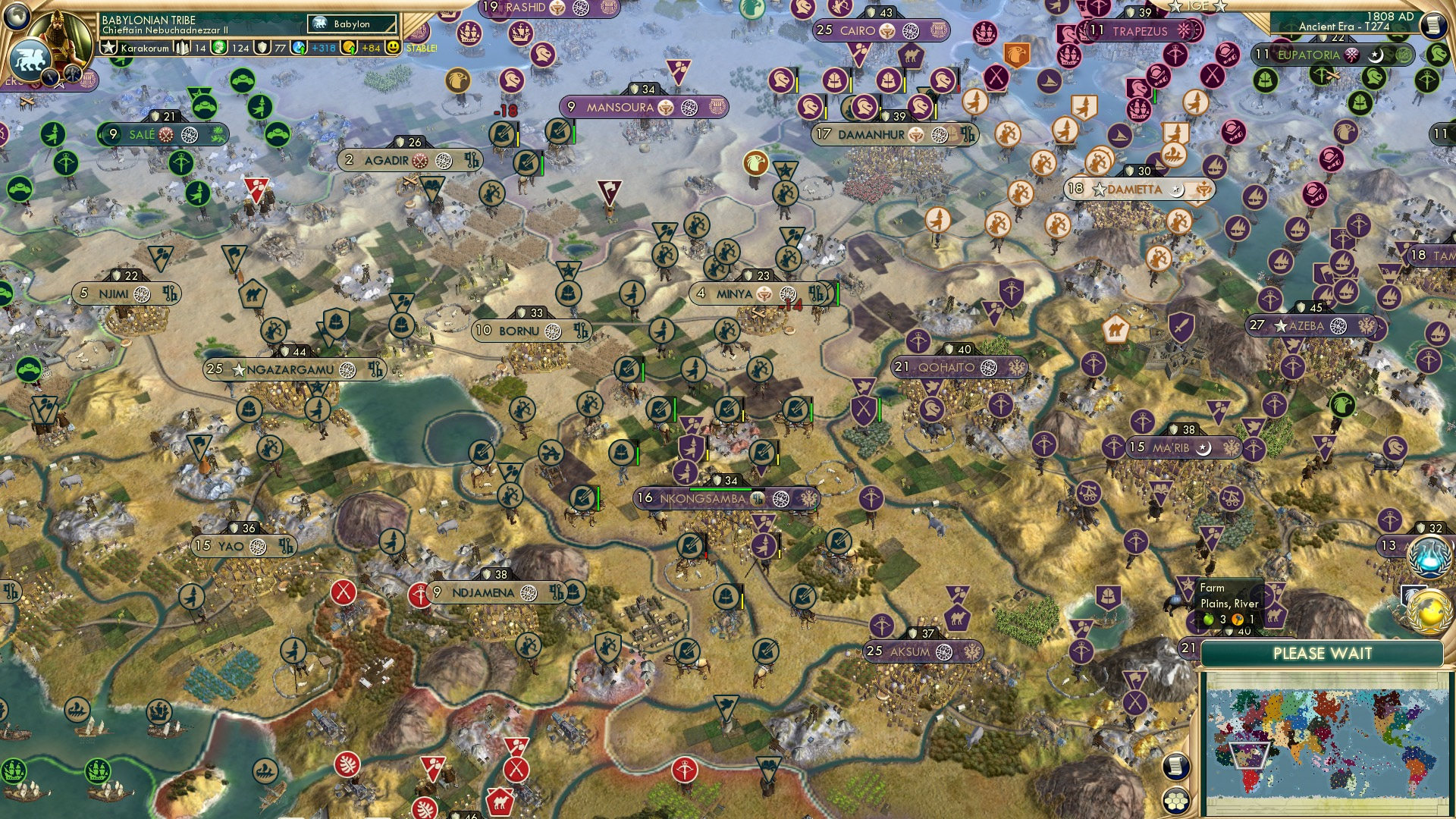Click the hexagon icon below the minimap

pos(1175,802)
